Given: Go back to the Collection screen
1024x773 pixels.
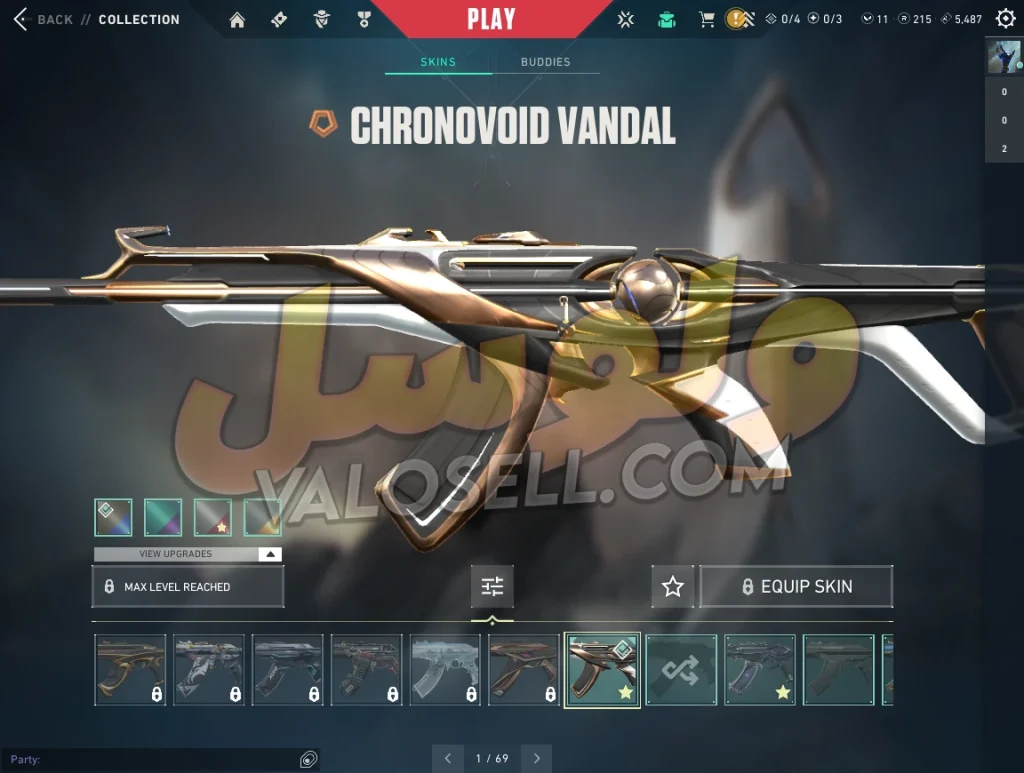Looking at the screenshot, I should 22,19.
